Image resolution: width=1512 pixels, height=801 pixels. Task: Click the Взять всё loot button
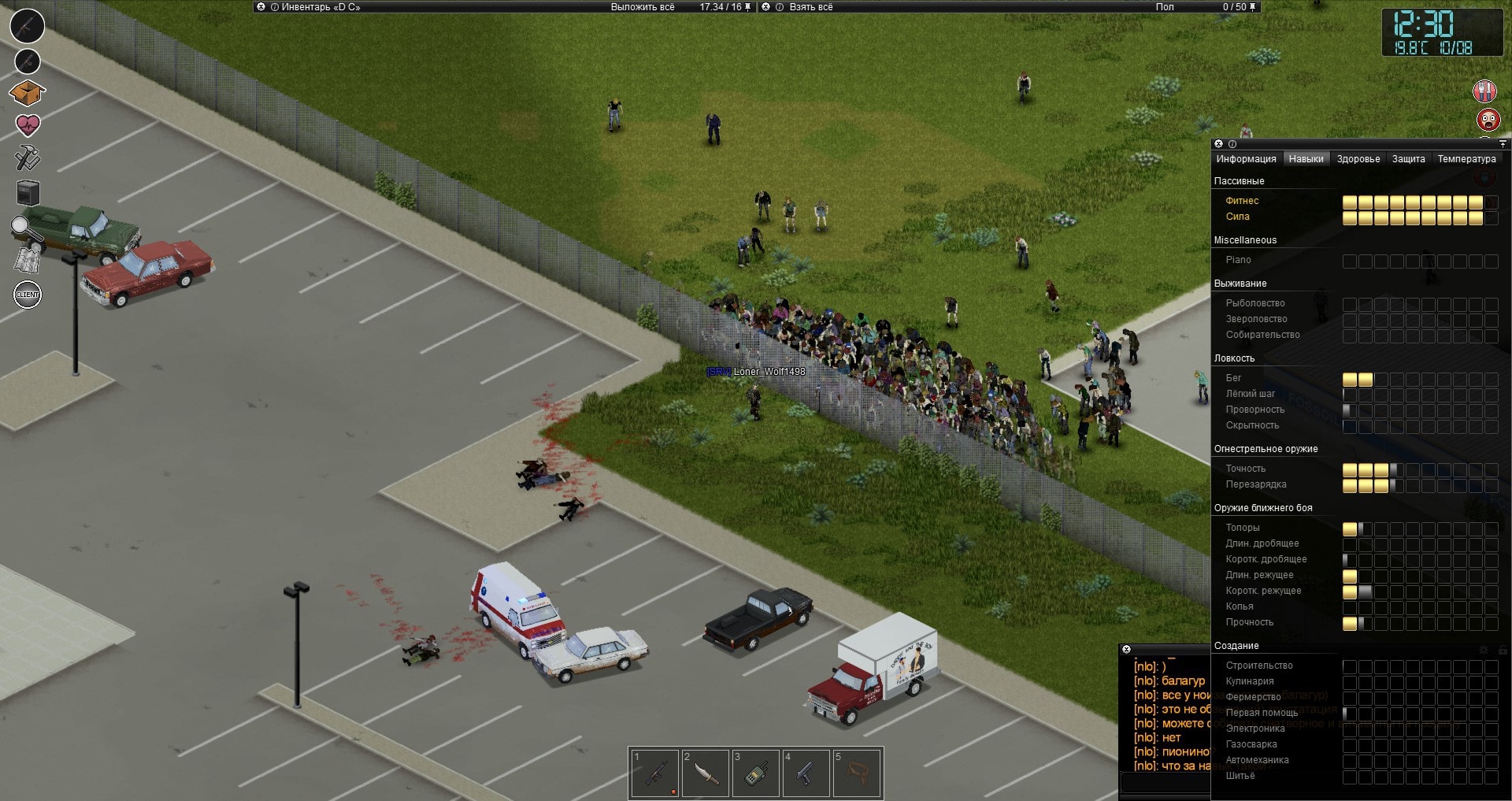810,7
